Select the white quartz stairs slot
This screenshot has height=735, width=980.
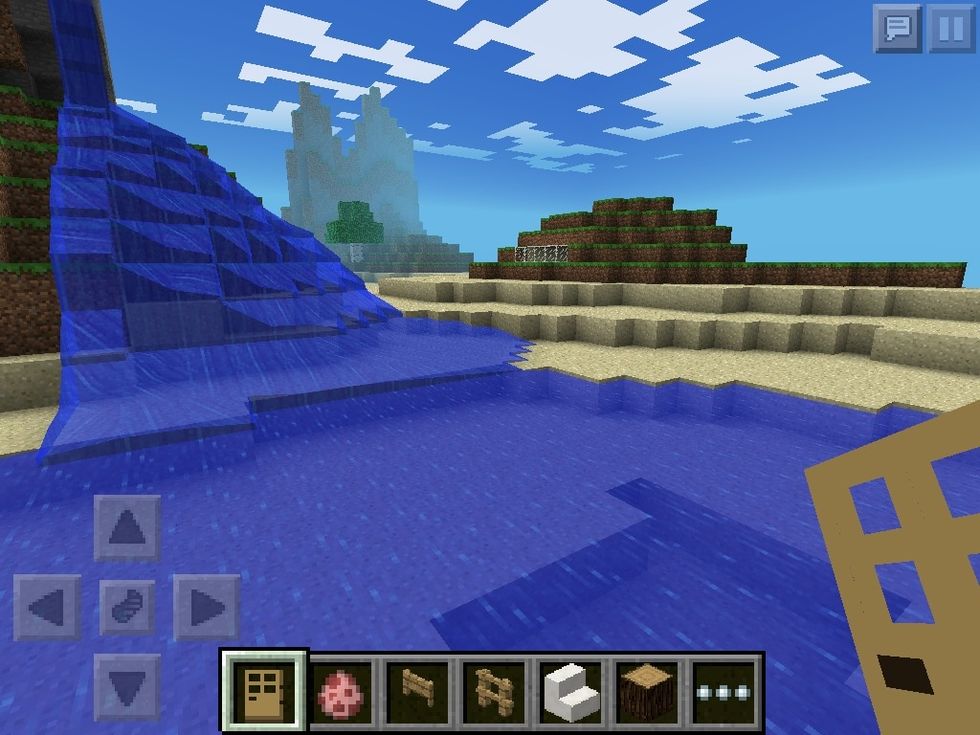[x=572, y=691]
